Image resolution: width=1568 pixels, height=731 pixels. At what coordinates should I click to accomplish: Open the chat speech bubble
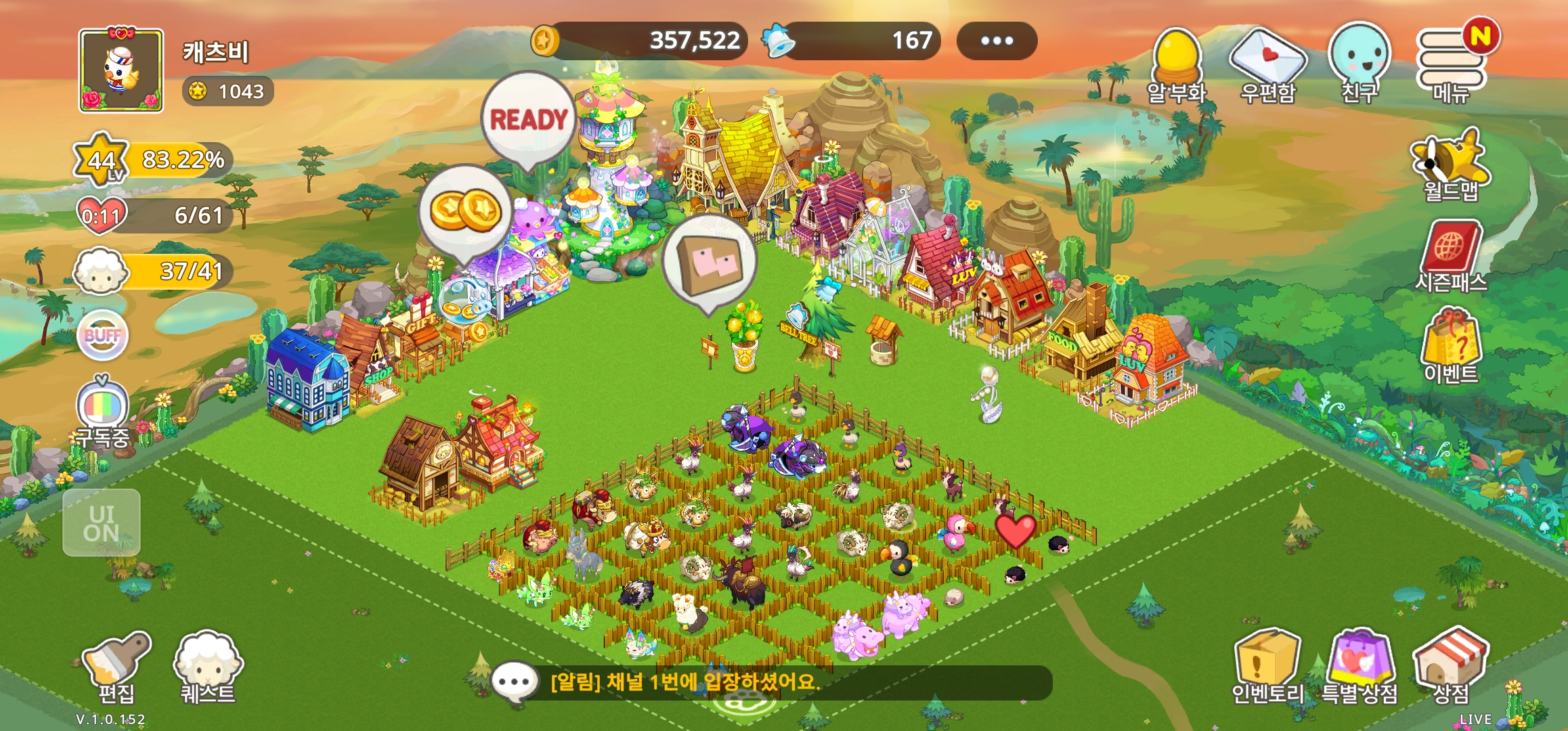[x=515, y=682]
